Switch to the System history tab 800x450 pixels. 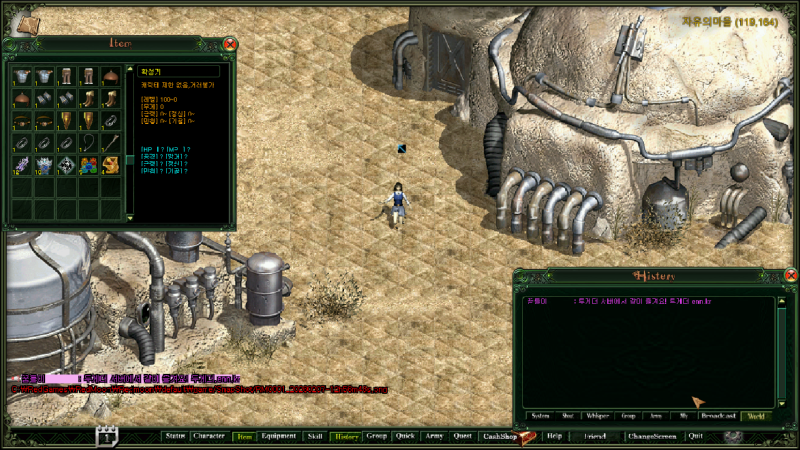540,415
